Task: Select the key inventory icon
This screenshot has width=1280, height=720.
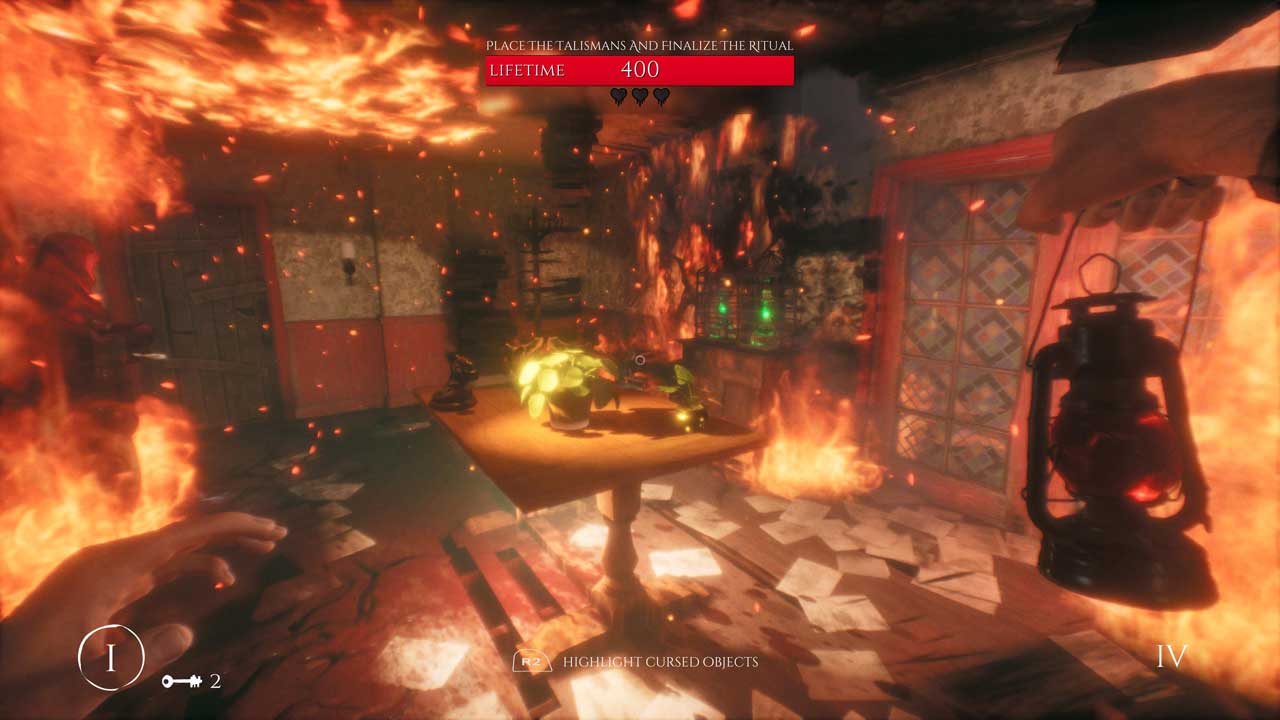Action: point(182,682)
